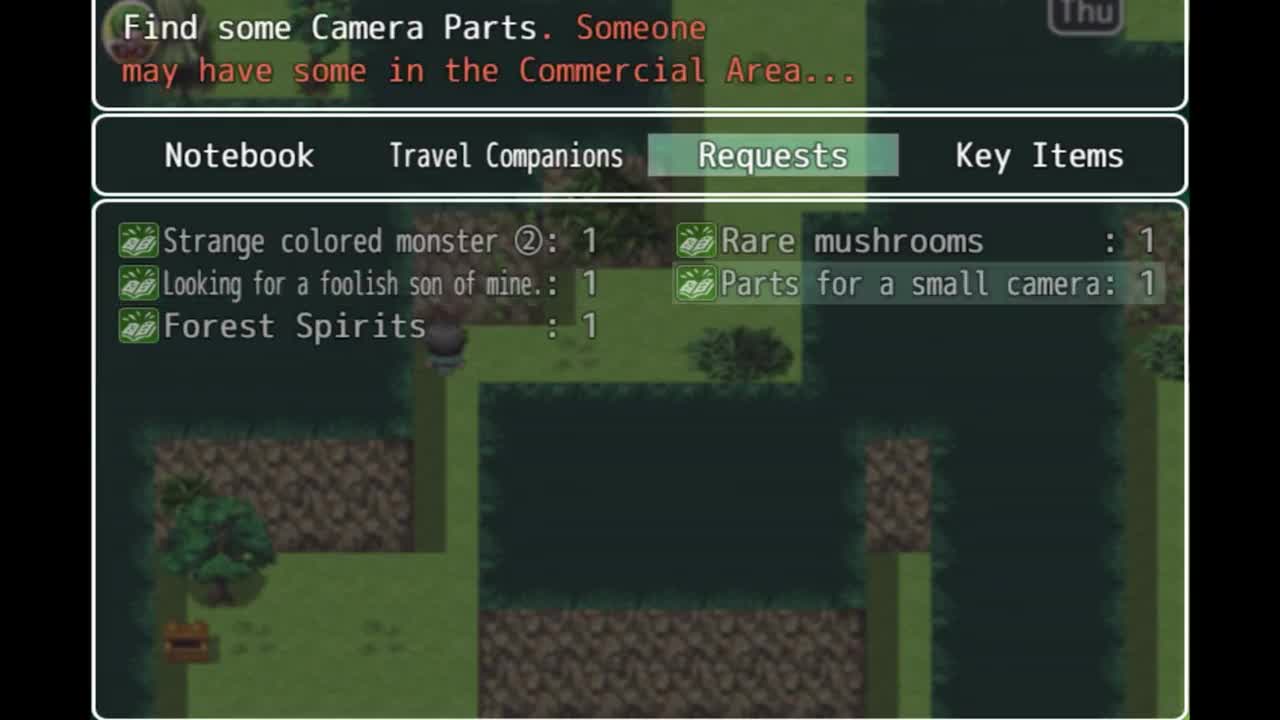Image resolution: width=1280 pixels, height=720 pixels.
Task: Select Parts for a small camera request
Action: click(915, 284)
